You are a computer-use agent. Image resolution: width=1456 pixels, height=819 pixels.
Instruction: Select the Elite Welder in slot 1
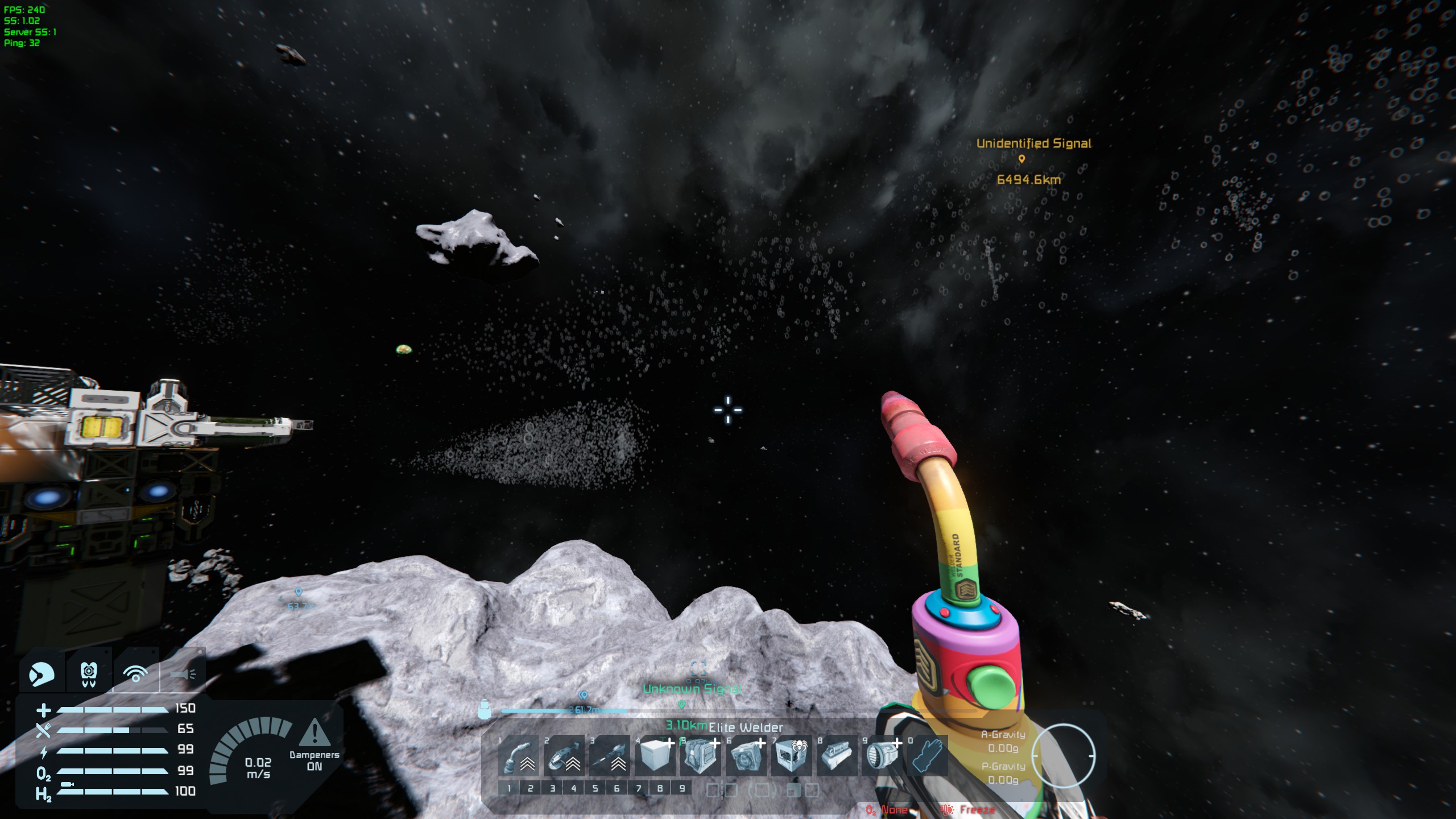click(x=518, y=756)
